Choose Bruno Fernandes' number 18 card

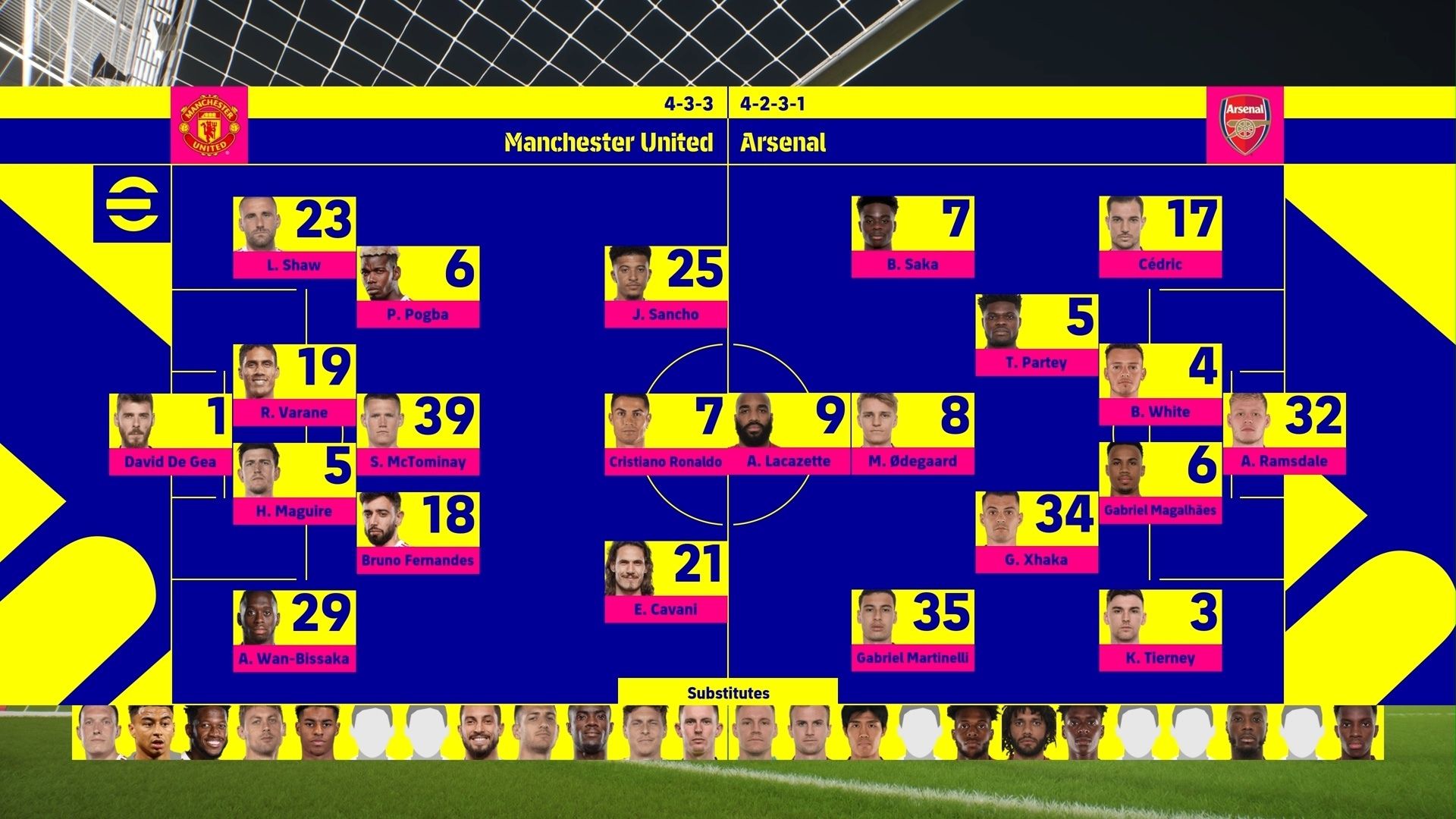tap(418, 532)
